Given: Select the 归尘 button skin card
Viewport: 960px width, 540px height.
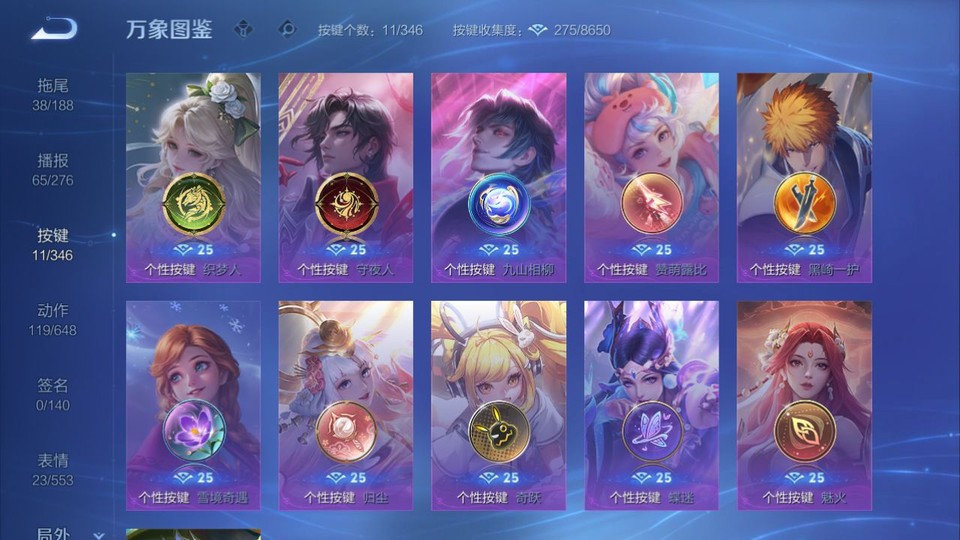Looking at the screenshot, I should pyautogui.click(x=346, y=404).
